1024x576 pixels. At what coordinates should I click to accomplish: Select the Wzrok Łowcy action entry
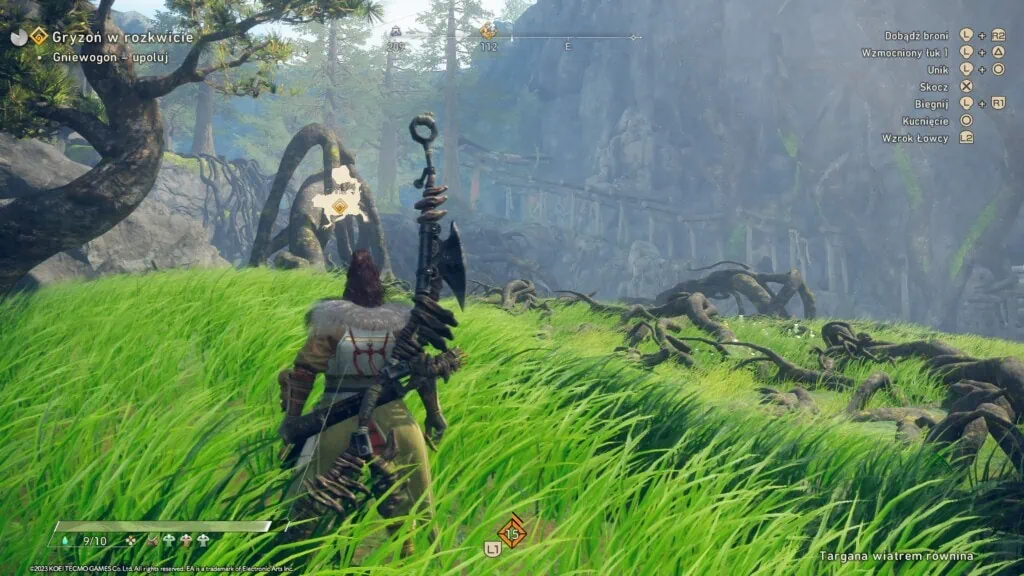point(914,138)
